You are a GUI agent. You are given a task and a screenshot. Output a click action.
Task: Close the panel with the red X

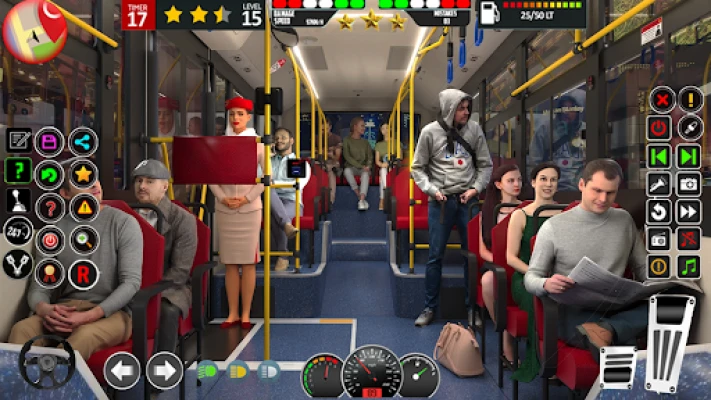[660, 100]
